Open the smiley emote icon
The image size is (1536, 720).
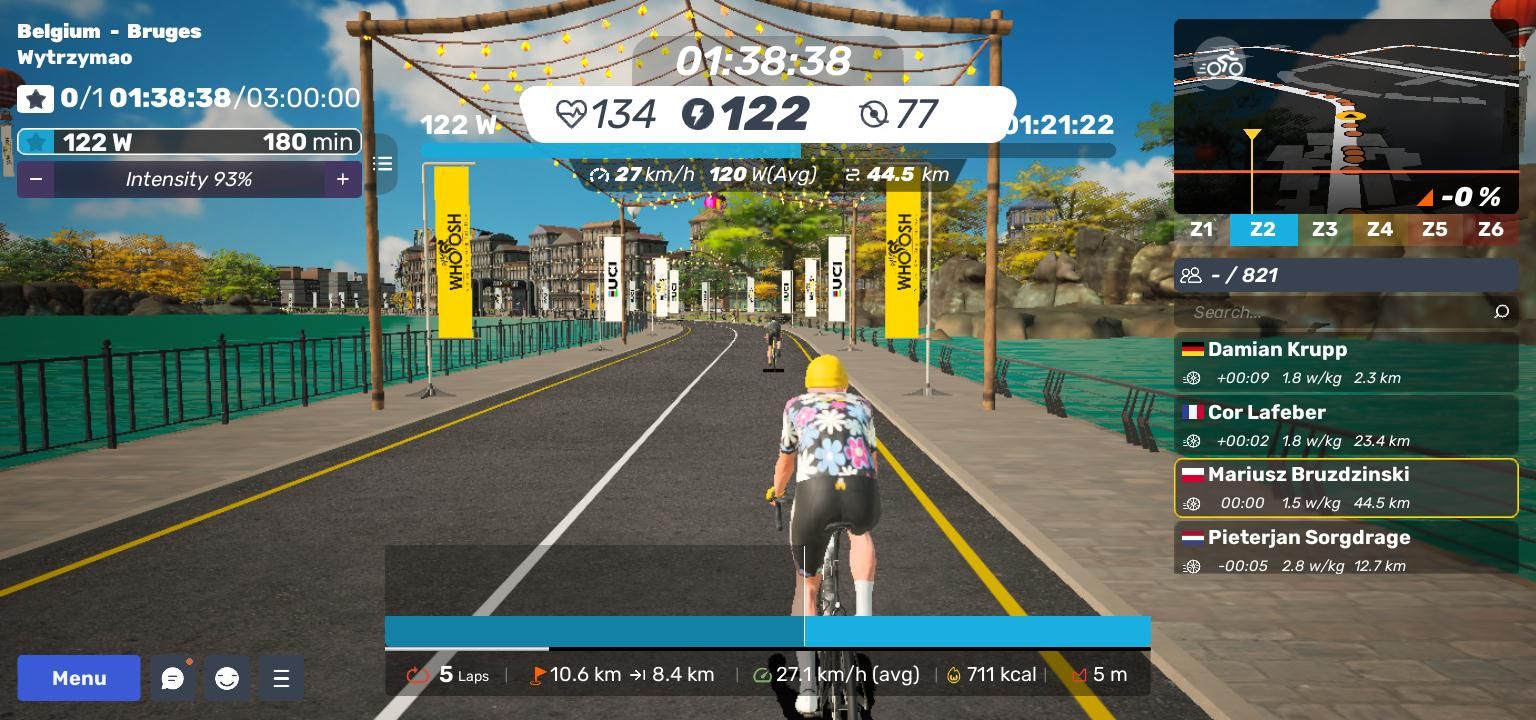point(227,679)
